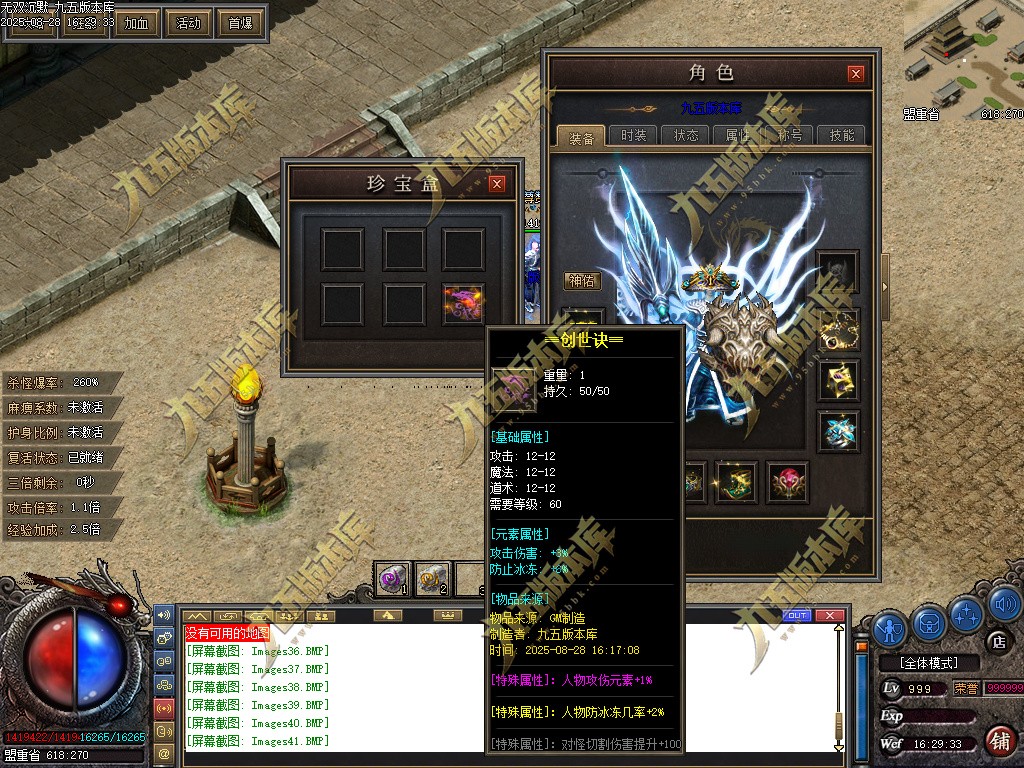Click the blue OUT button above chat
This screenshot has height=768, width=1024.
797,615
